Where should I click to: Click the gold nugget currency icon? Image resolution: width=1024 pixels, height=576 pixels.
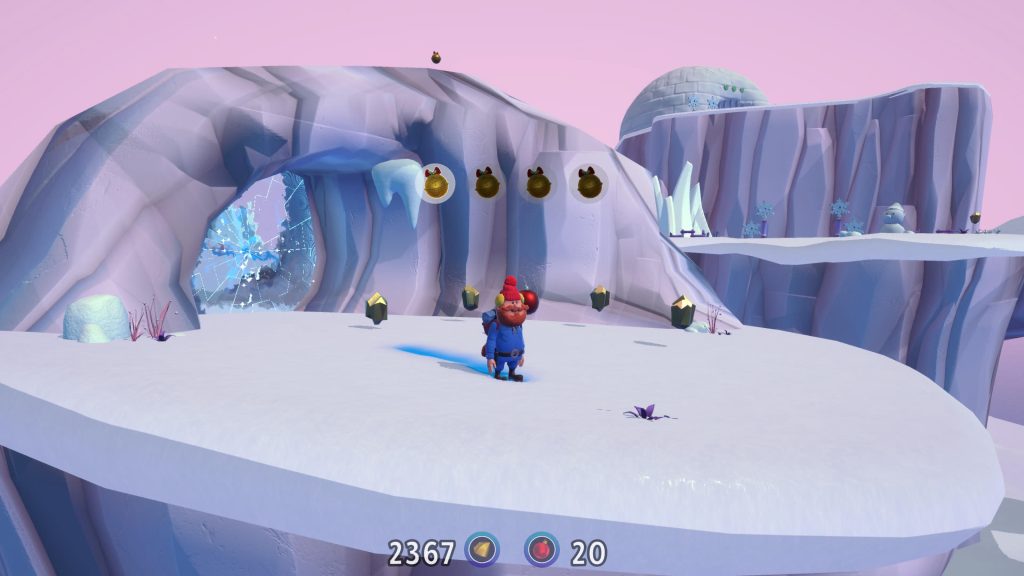click(x=483, y=550)
